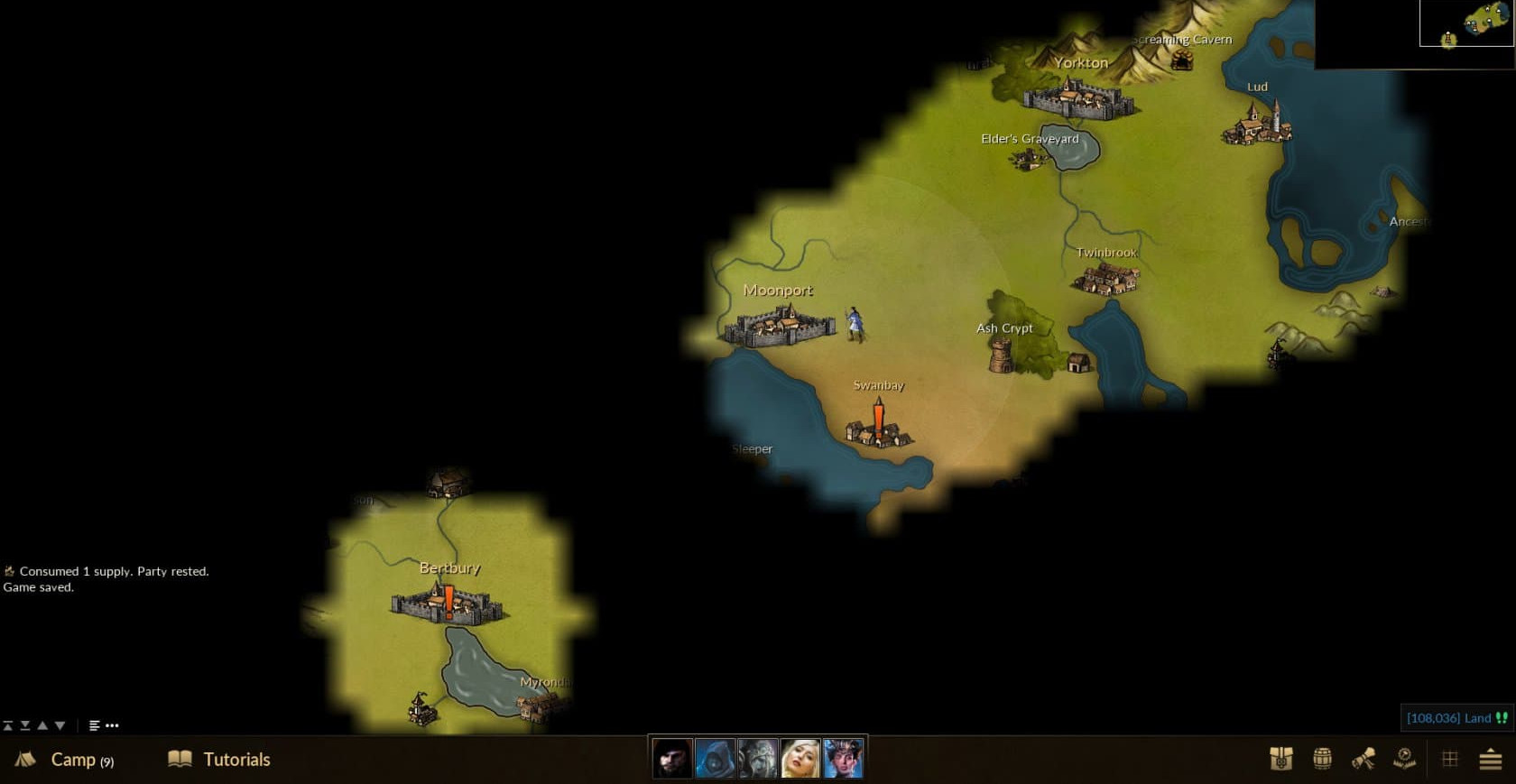Expand the stacked-bars main menu button
The height and width of the screenshot is (784, 1516).
pos(1491,759)
